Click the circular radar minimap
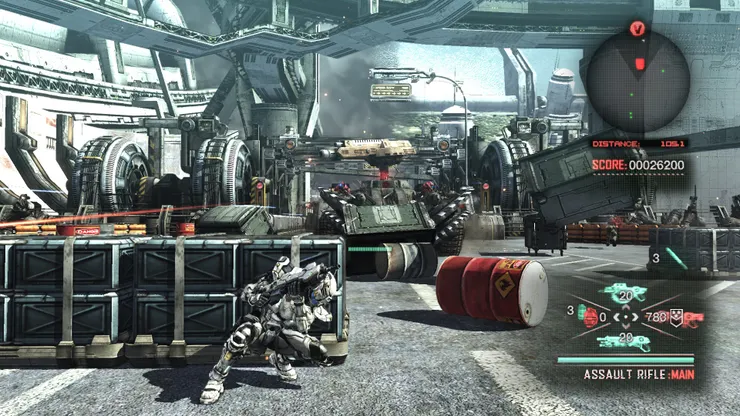Viewport: 740px width, 416px height. (x=637, y=81)
